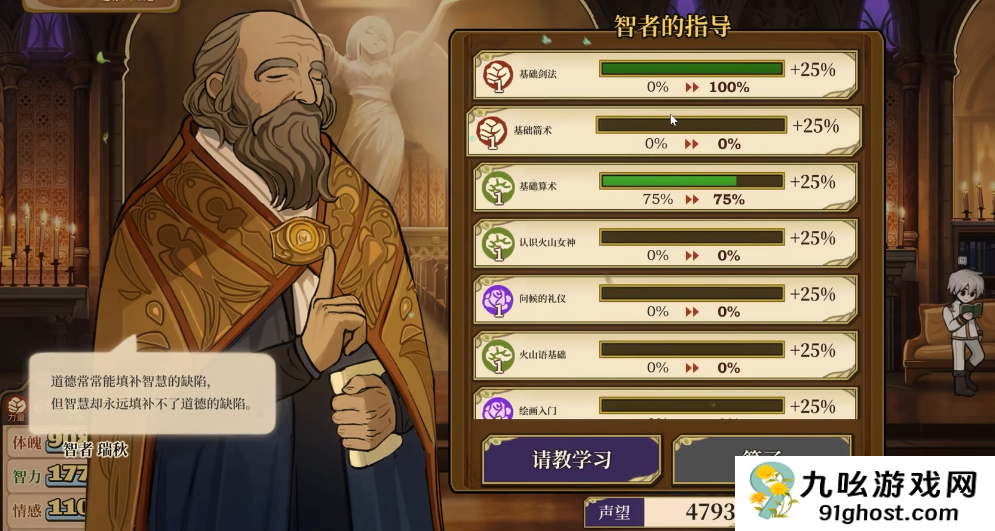Select the 火山语基础 lesson row
The image size is (995, 531).
pyautogui.click(x=665, y=356)
